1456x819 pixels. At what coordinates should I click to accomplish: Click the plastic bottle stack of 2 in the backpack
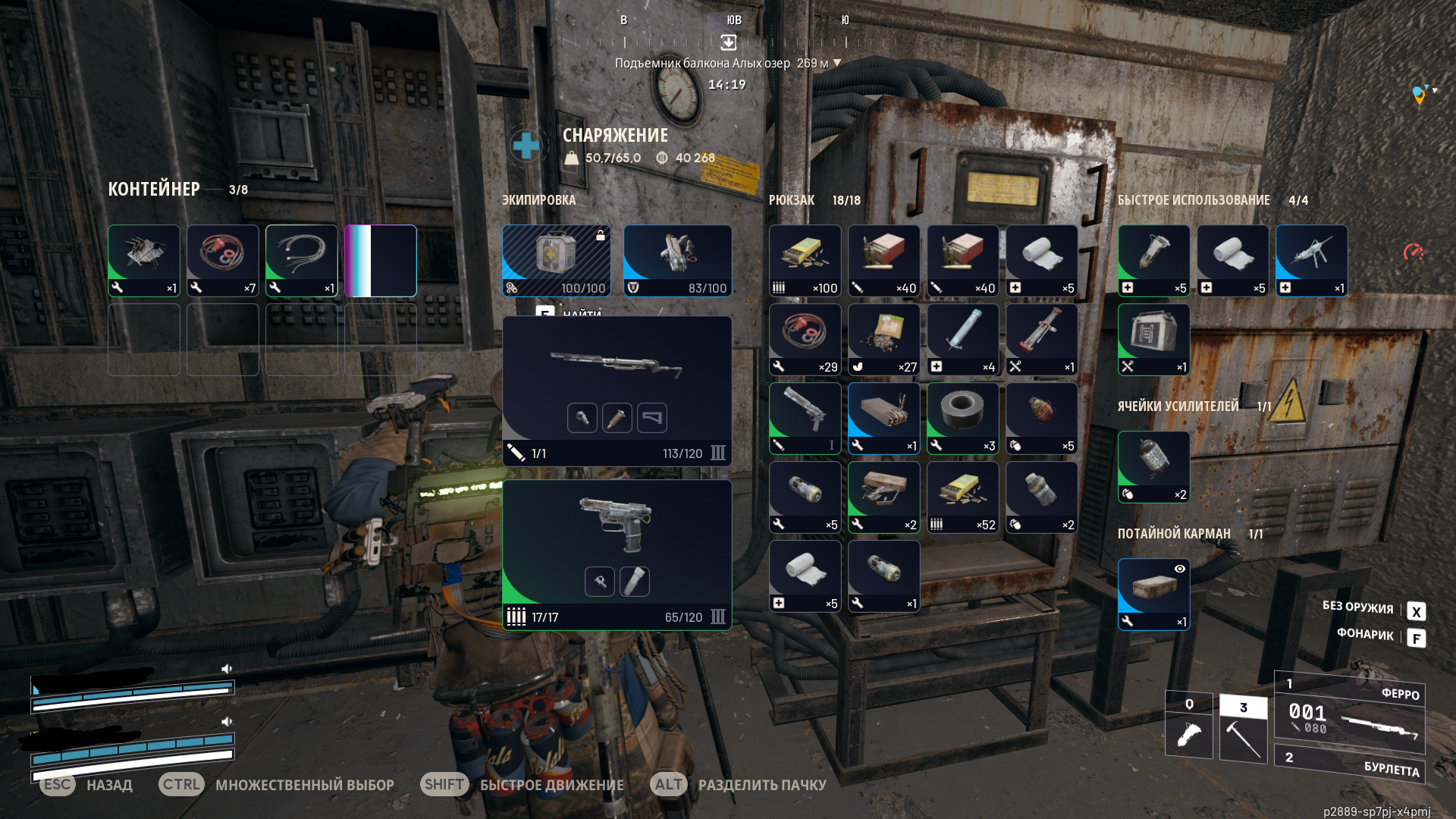point(1041,497)
